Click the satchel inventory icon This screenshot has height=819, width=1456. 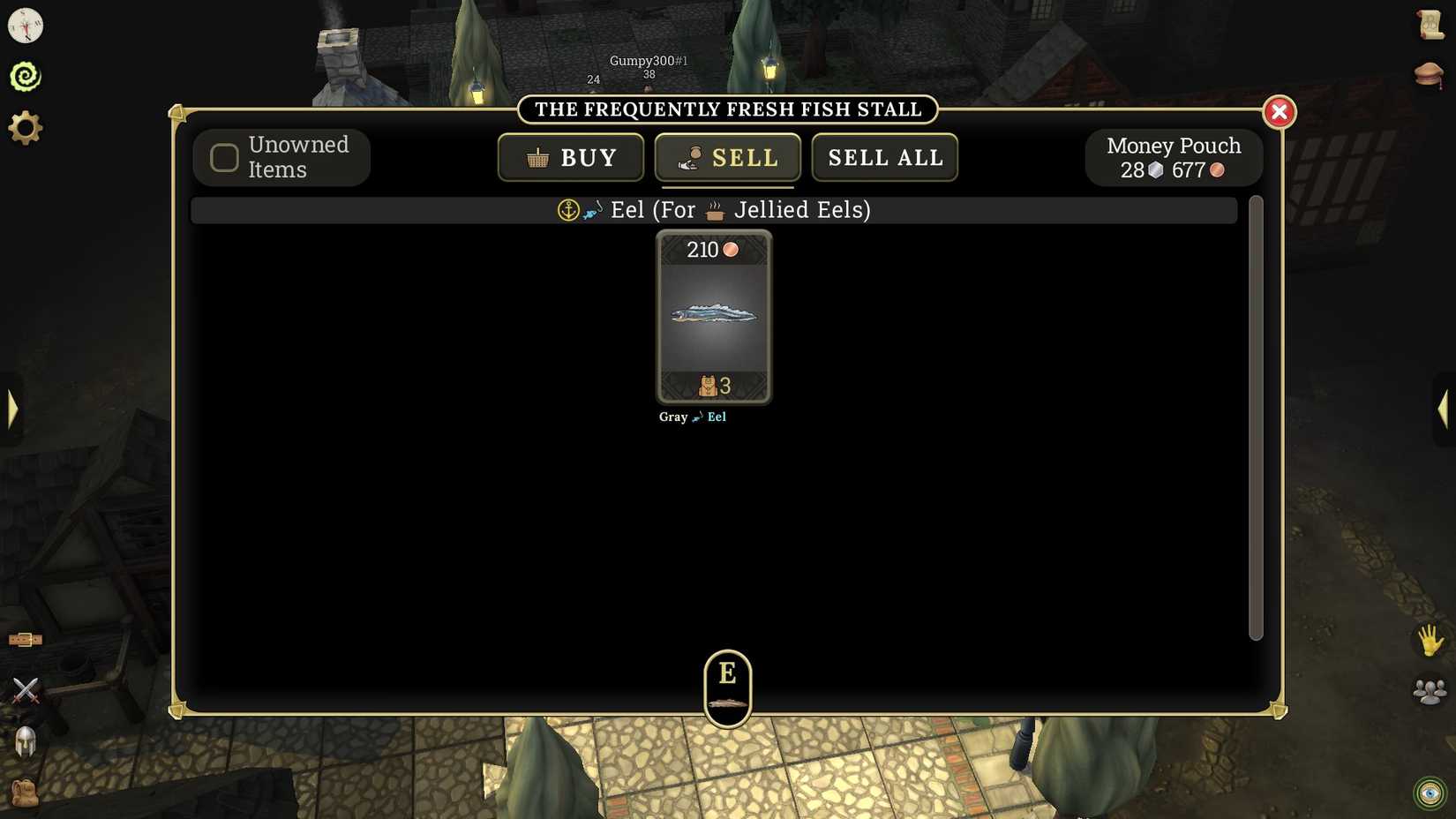pyautogui.click(x=25, y=793)
